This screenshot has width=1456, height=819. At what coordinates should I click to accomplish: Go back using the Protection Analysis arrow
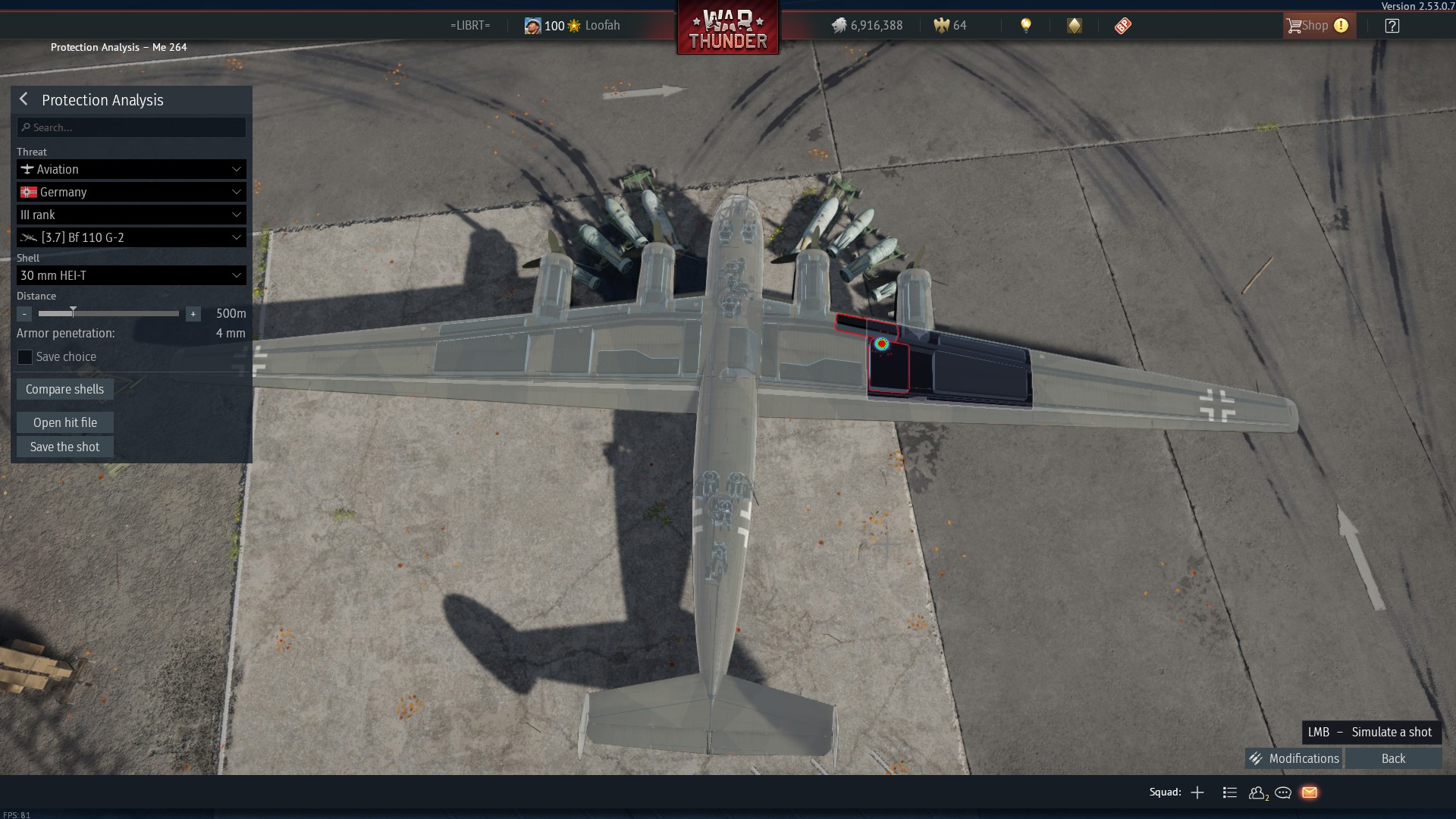tap(24, 99)
